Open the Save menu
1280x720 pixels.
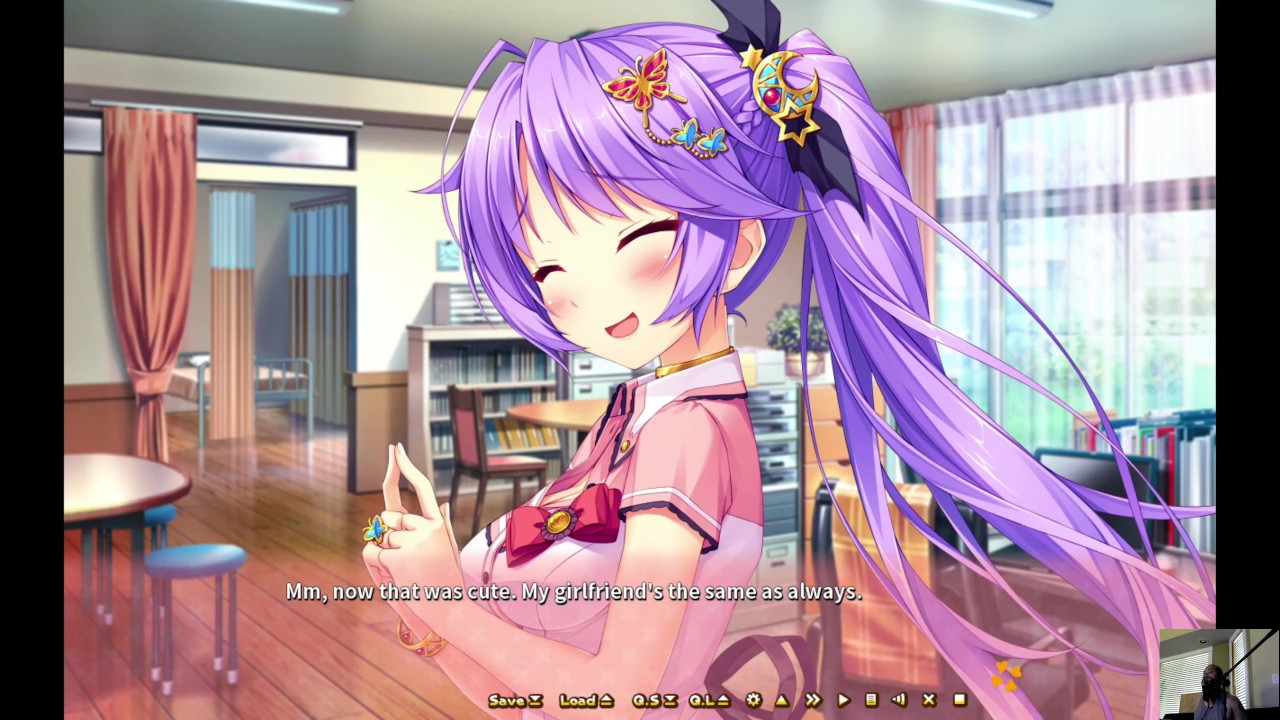pyautogui.click(x=514, y=701)
